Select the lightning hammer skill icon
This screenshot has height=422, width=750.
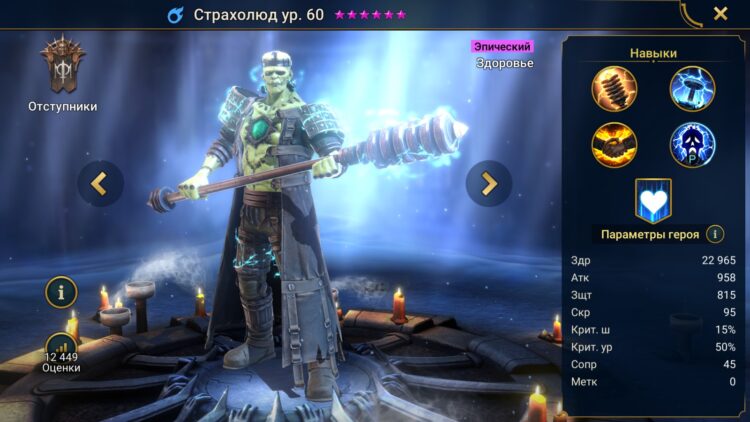[692, 88]
